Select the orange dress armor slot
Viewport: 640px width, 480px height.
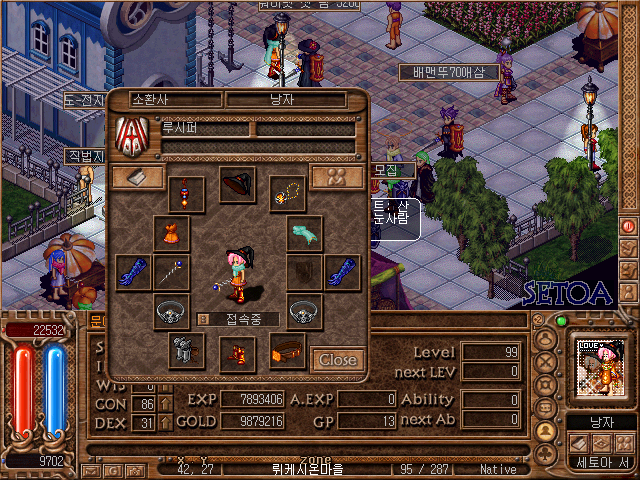(x=171, y=233)
